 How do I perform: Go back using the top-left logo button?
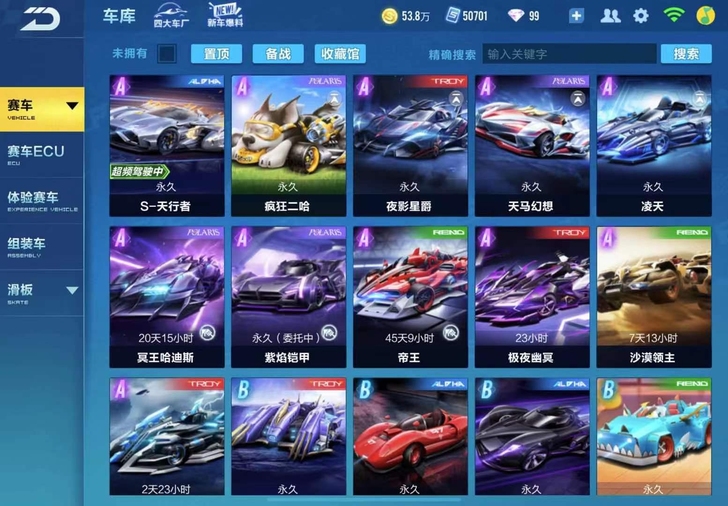pos(40,17)
